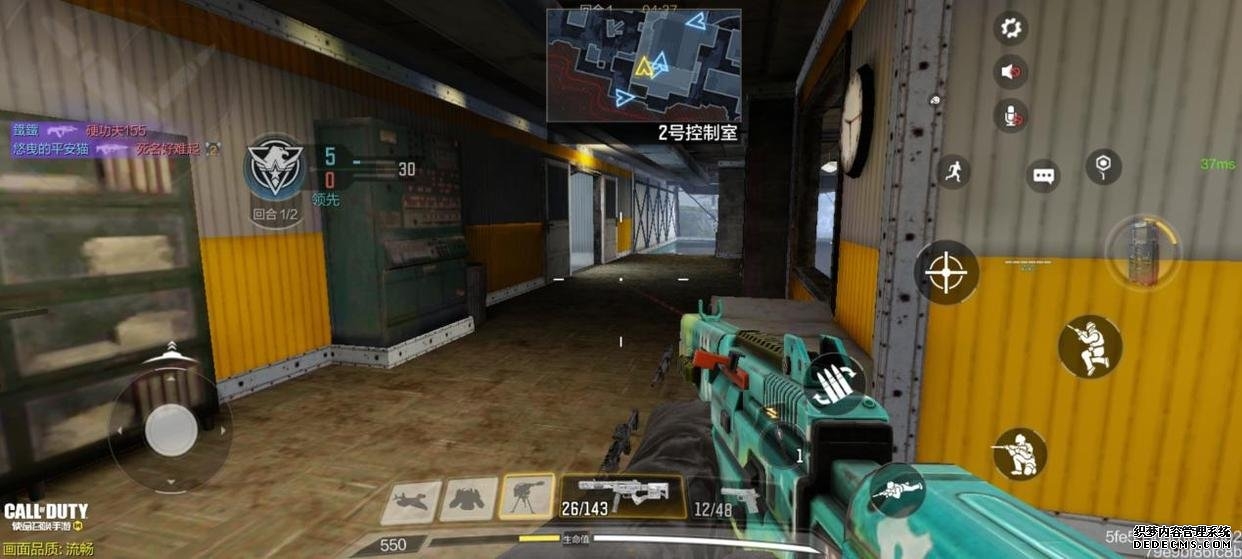Screen dimensions: 1242x559
Task: Activate the operator skill charge icon
Action: pos(1142,252)
